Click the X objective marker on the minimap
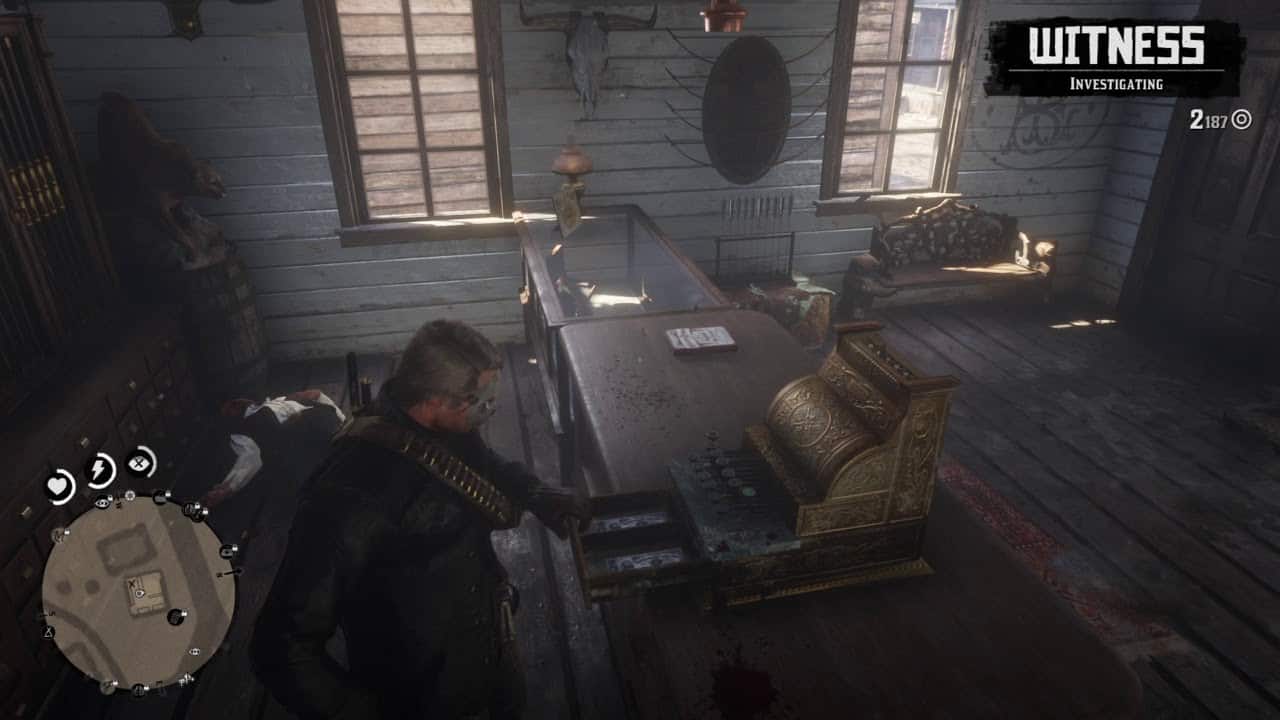The width and height of the screenshot is (1280, 720). click(131, 584)
